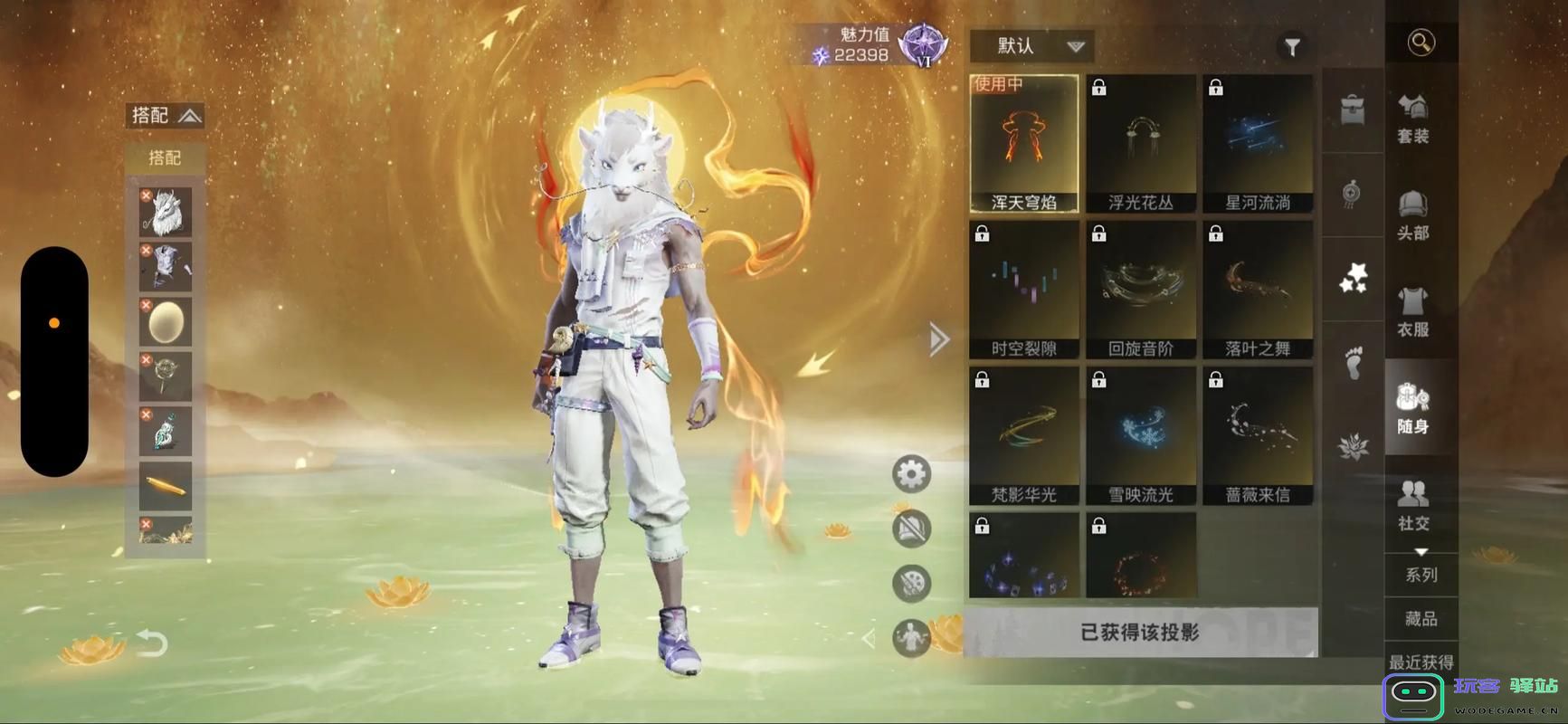
Task: Expand more items with the right arrow
Action: [938, 339]
